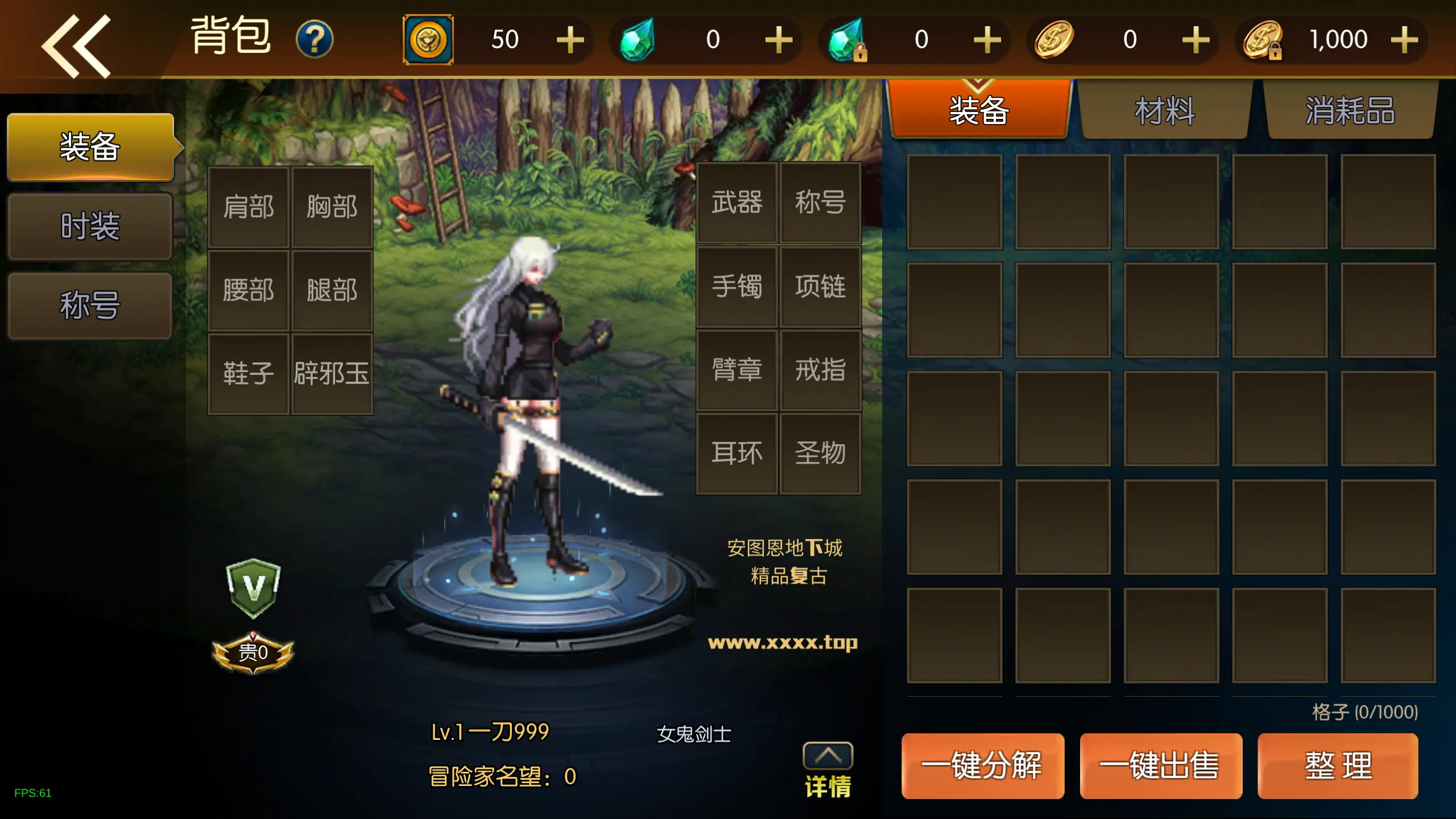Click the green gem currency icon

tap(637, 39)
